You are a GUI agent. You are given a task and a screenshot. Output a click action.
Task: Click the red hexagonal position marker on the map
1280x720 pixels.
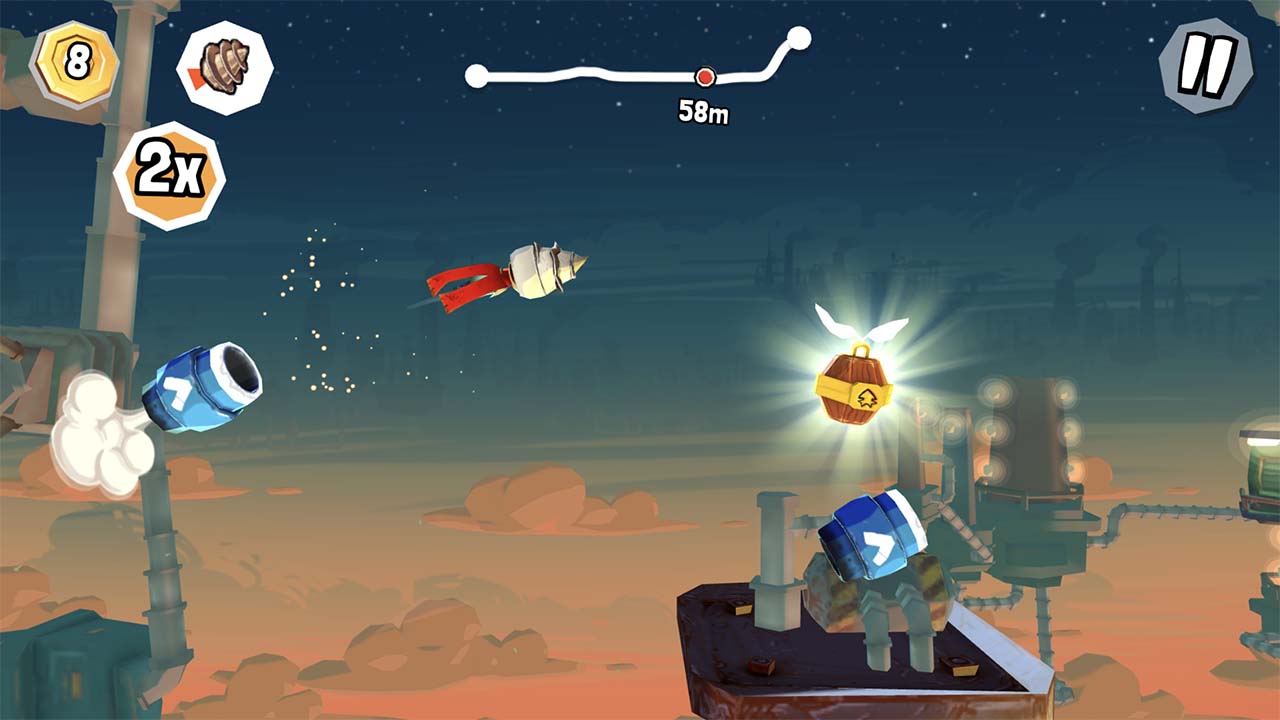pyautogui.click(x=706, y=75)
